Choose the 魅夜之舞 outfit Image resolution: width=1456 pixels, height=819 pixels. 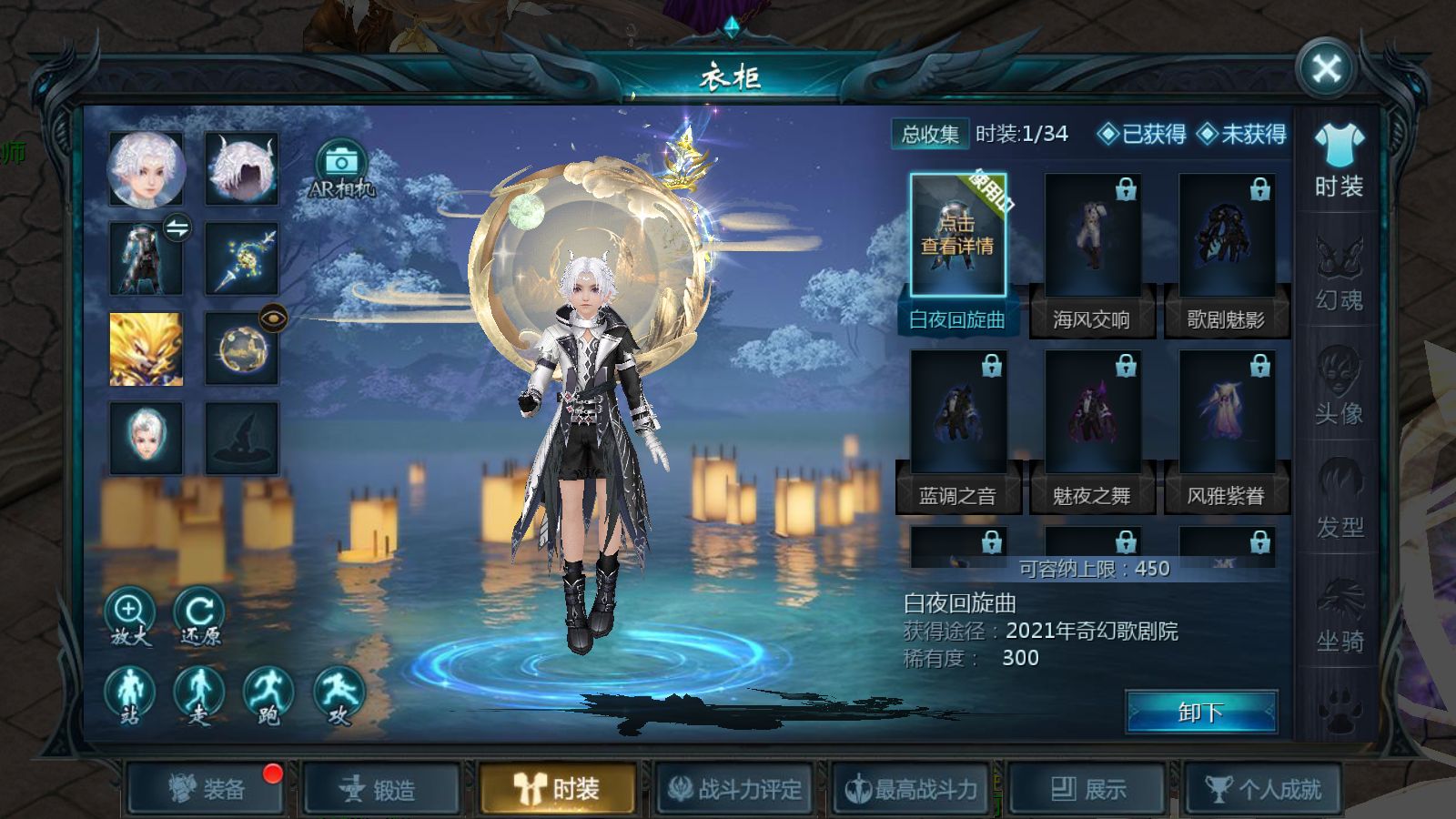pyautogui.click(x=1092, y=415)
